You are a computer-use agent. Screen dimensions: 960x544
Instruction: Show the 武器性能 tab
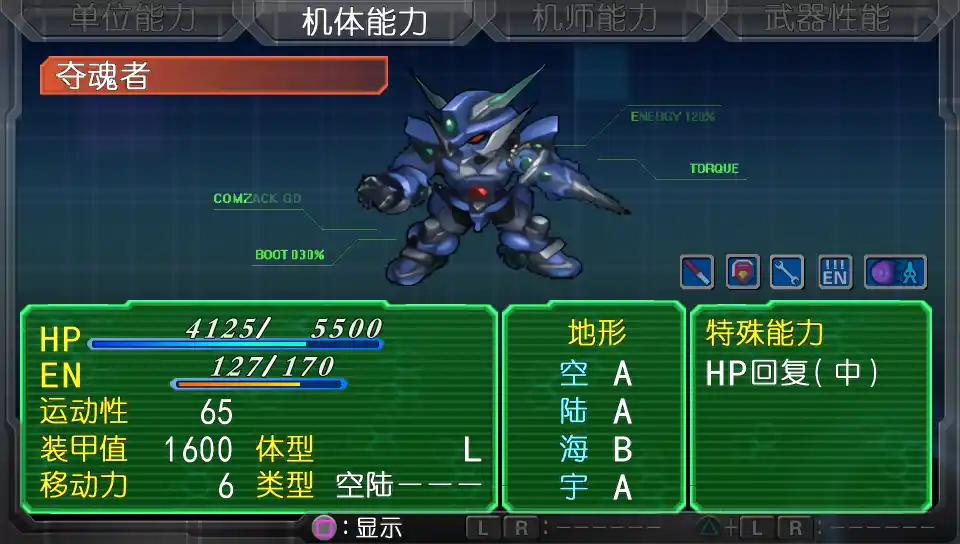[x=826, y=21]
